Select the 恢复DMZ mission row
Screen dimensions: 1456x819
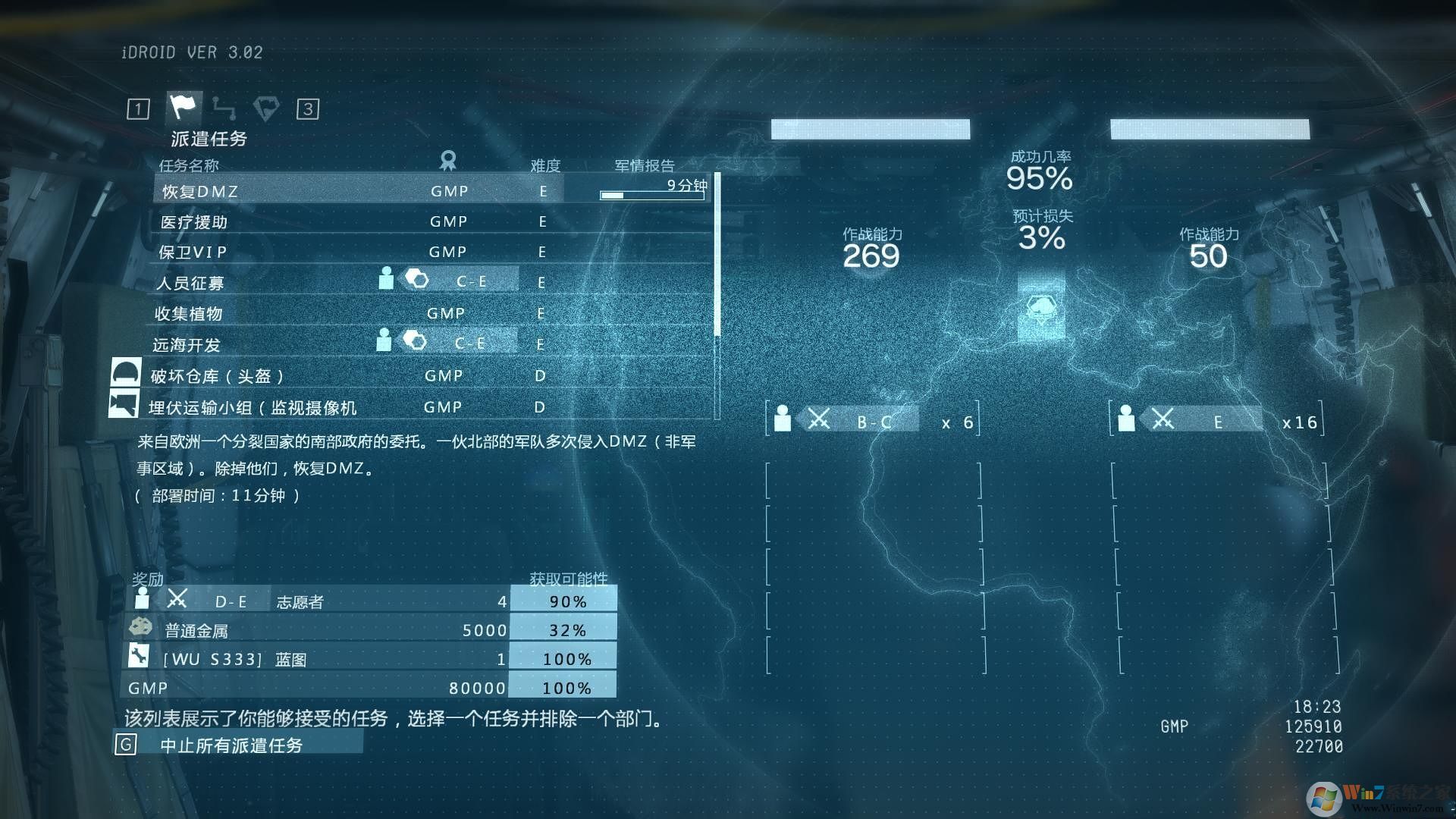pos(356,191)
